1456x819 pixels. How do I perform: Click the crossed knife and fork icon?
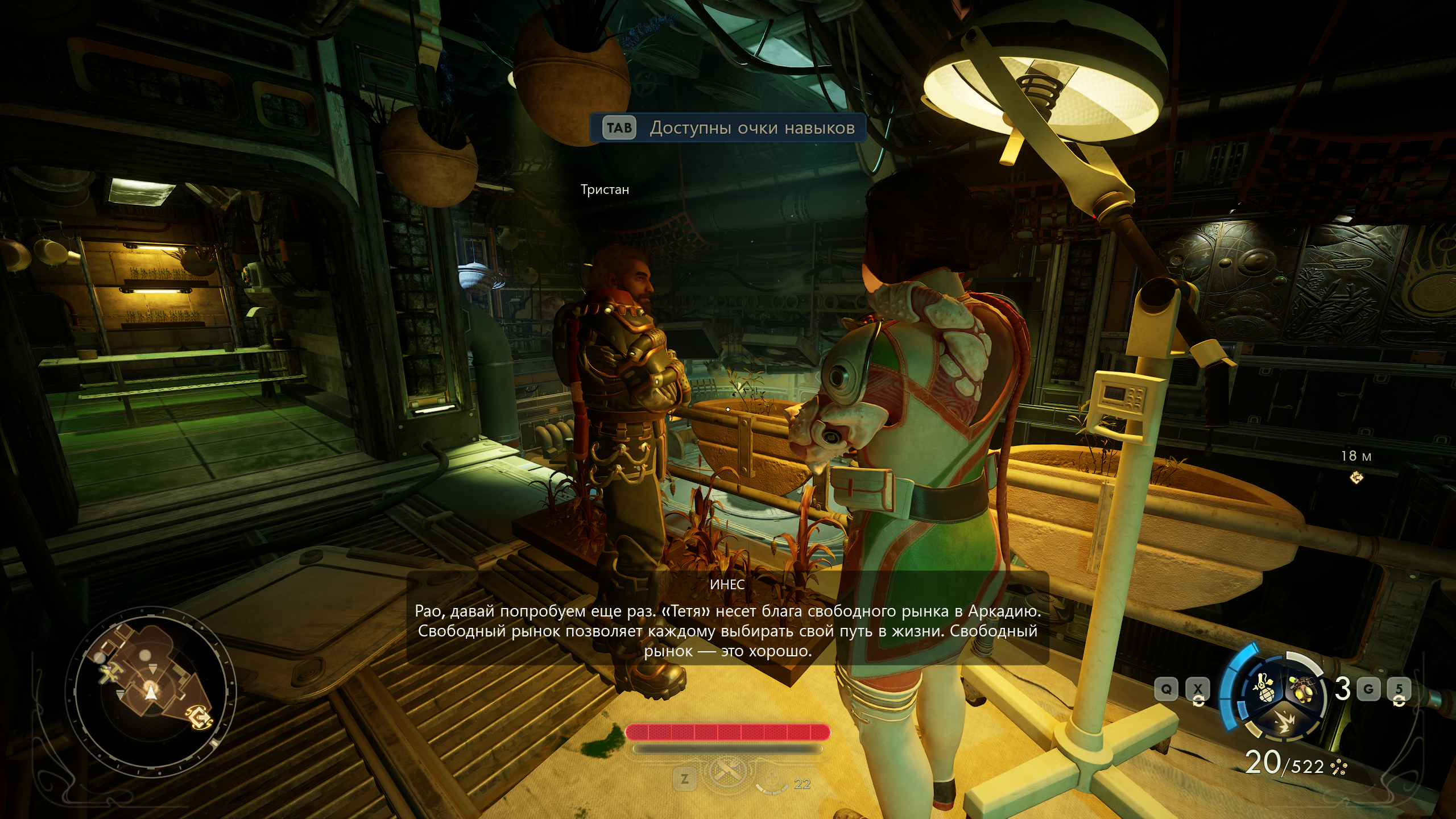(x=728, y=772)
